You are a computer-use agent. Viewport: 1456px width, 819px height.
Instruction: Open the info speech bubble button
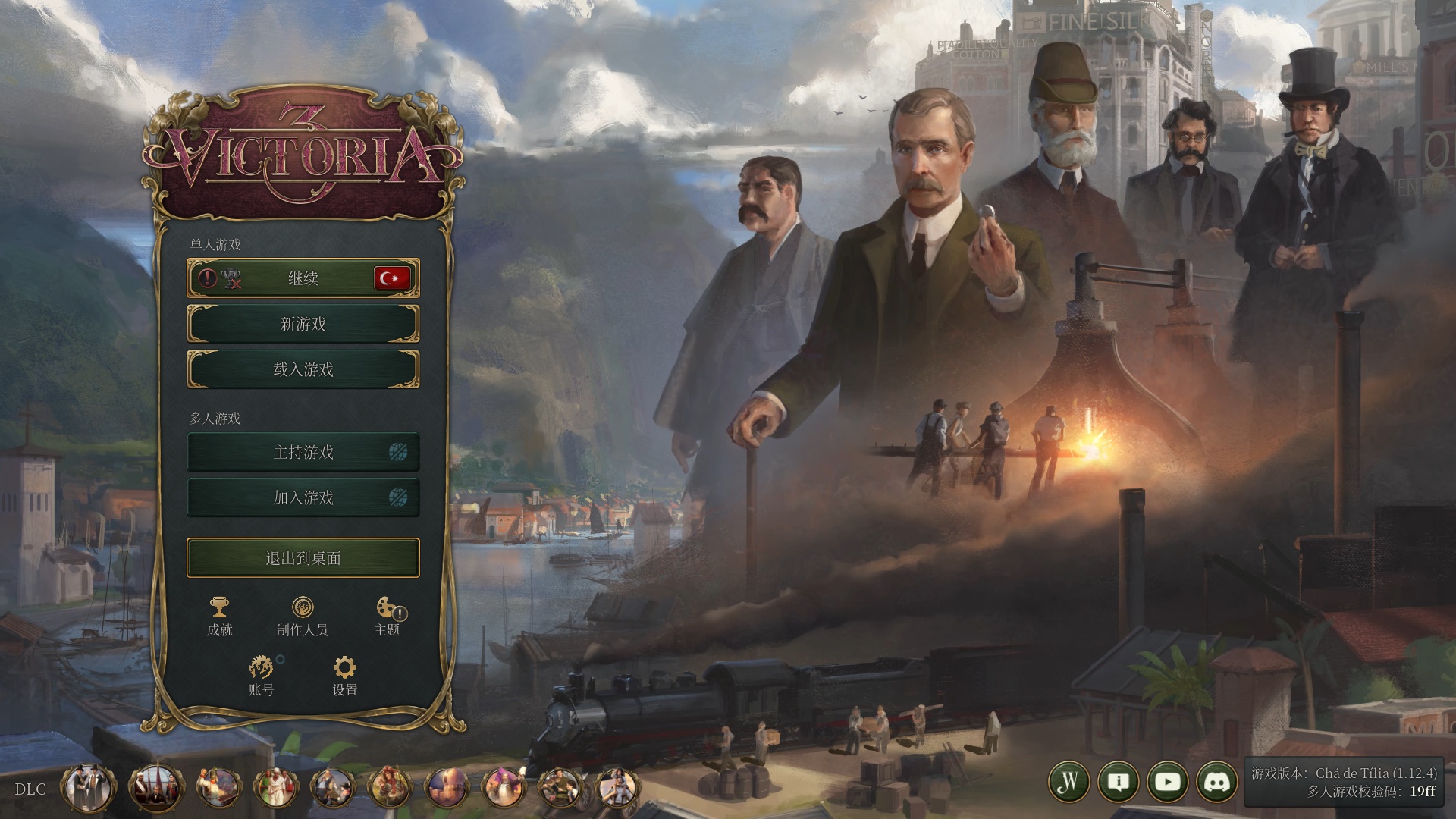coord(1119,782)
